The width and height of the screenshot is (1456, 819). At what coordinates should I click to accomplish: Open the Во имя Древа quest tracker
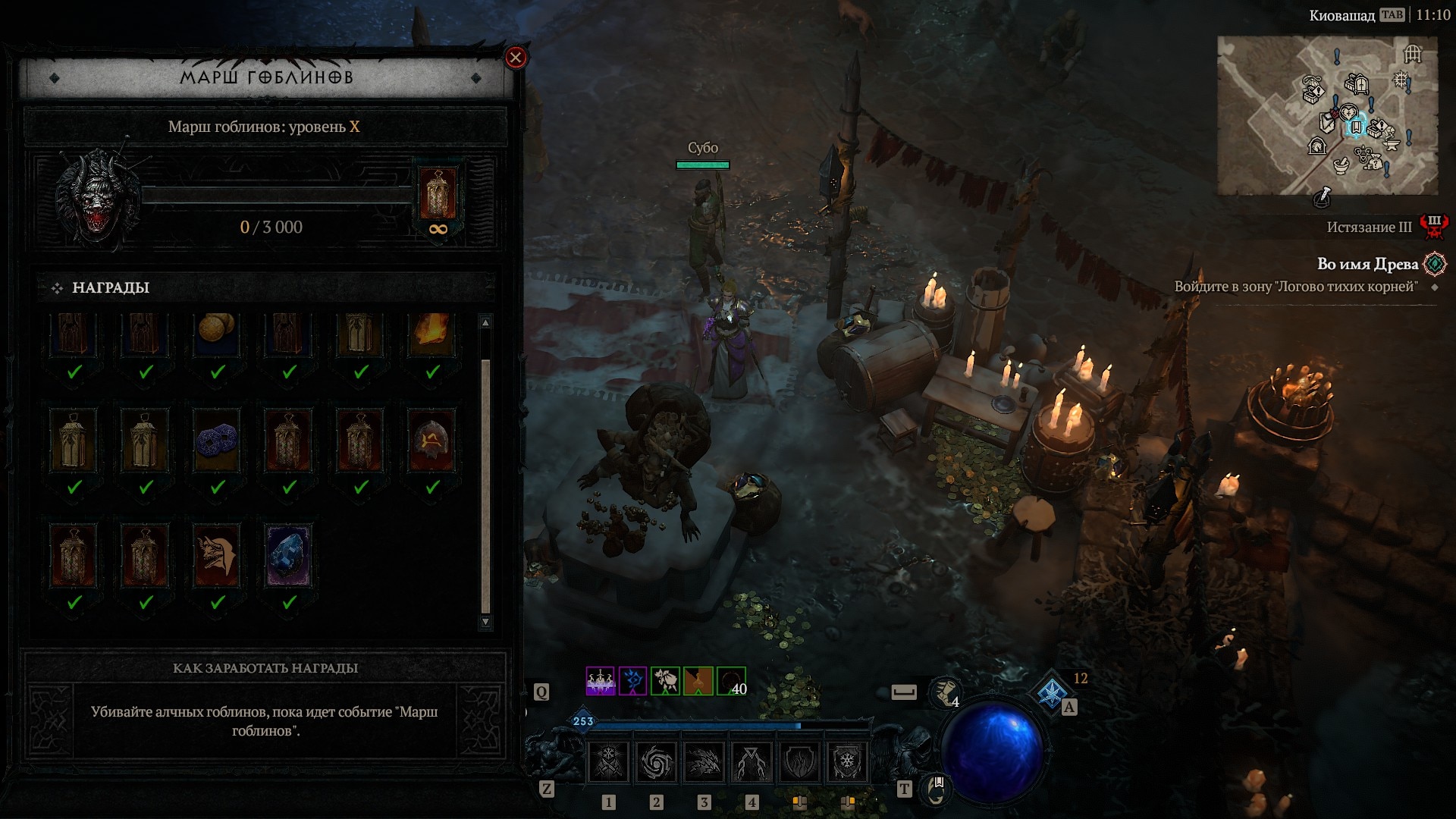click(1367, 264)
